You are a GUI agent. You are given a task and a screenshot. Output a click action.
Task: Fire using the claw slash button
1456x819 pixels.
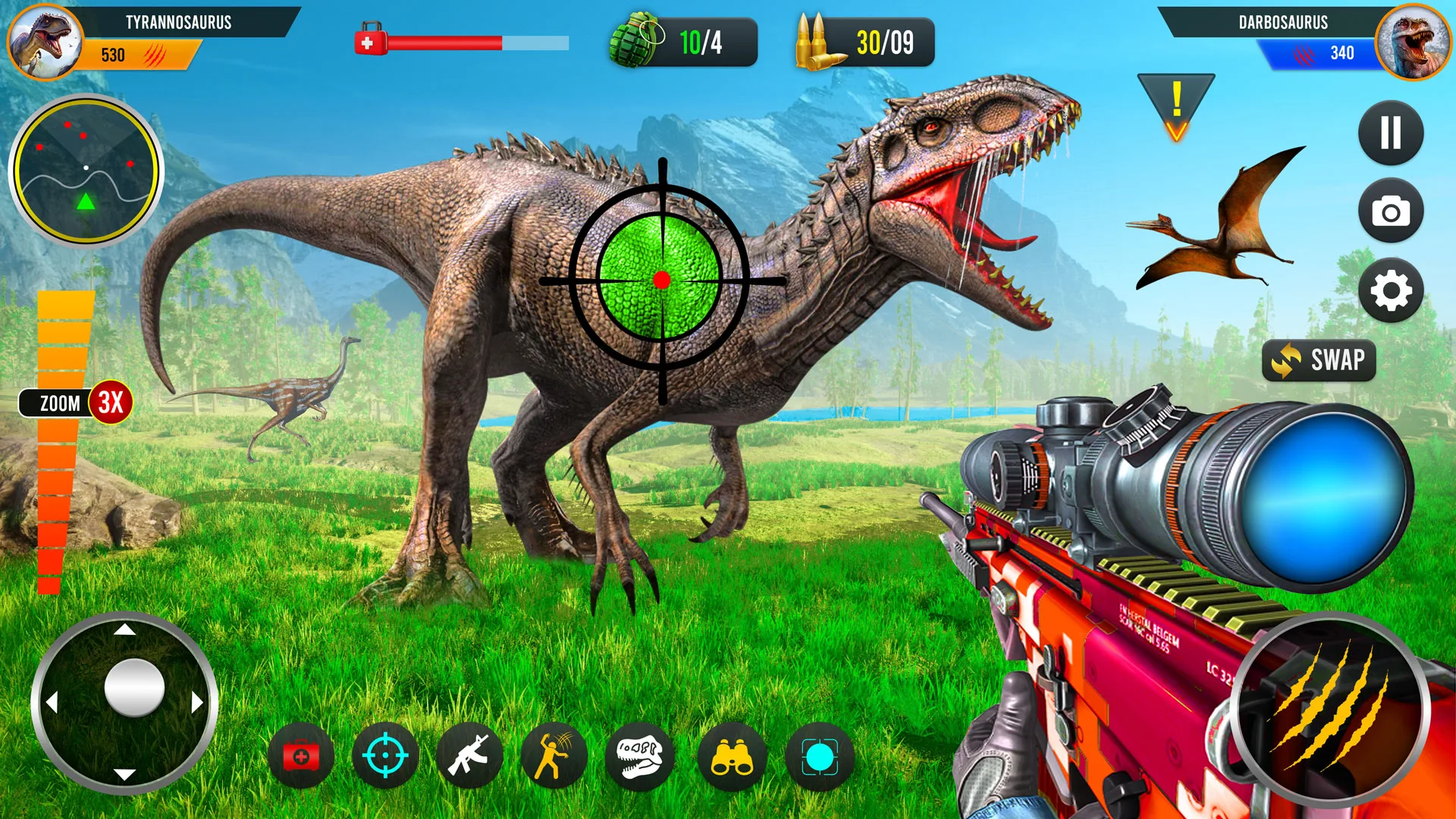click(x=1329, y=711)
